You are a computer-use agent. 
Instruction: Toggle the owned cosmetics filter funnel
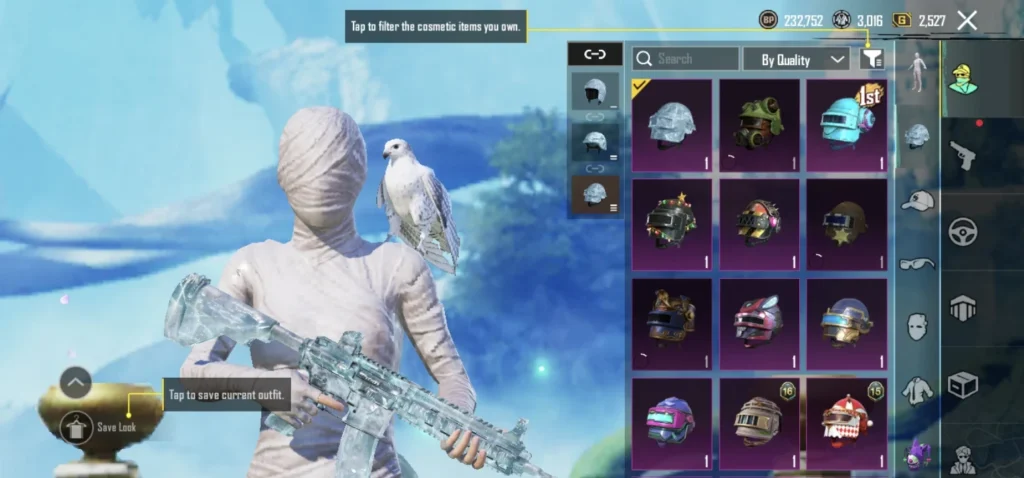tap(872, 59)
